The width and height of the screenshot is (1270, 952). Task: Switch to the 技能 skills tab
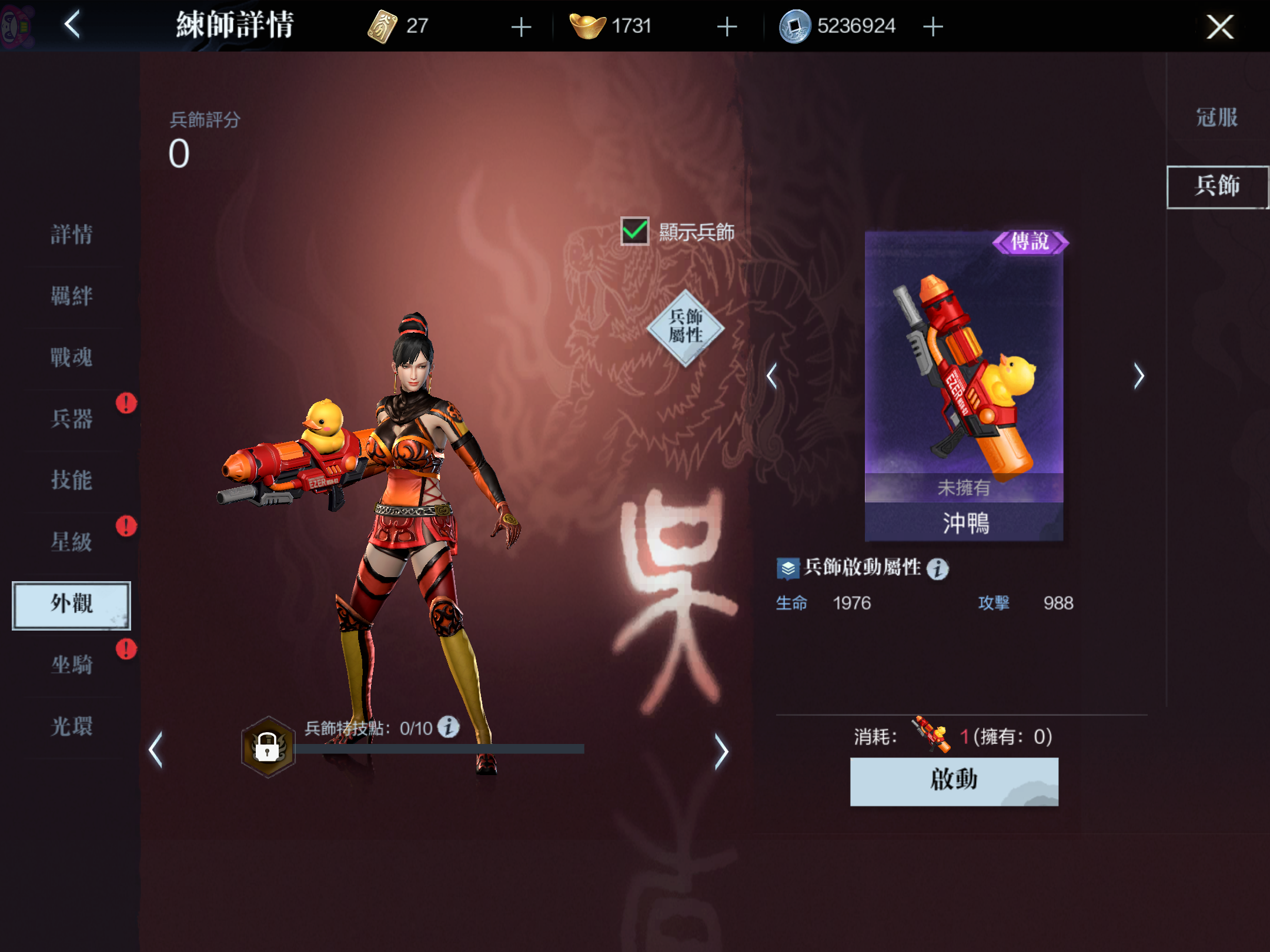pos(71,480)
